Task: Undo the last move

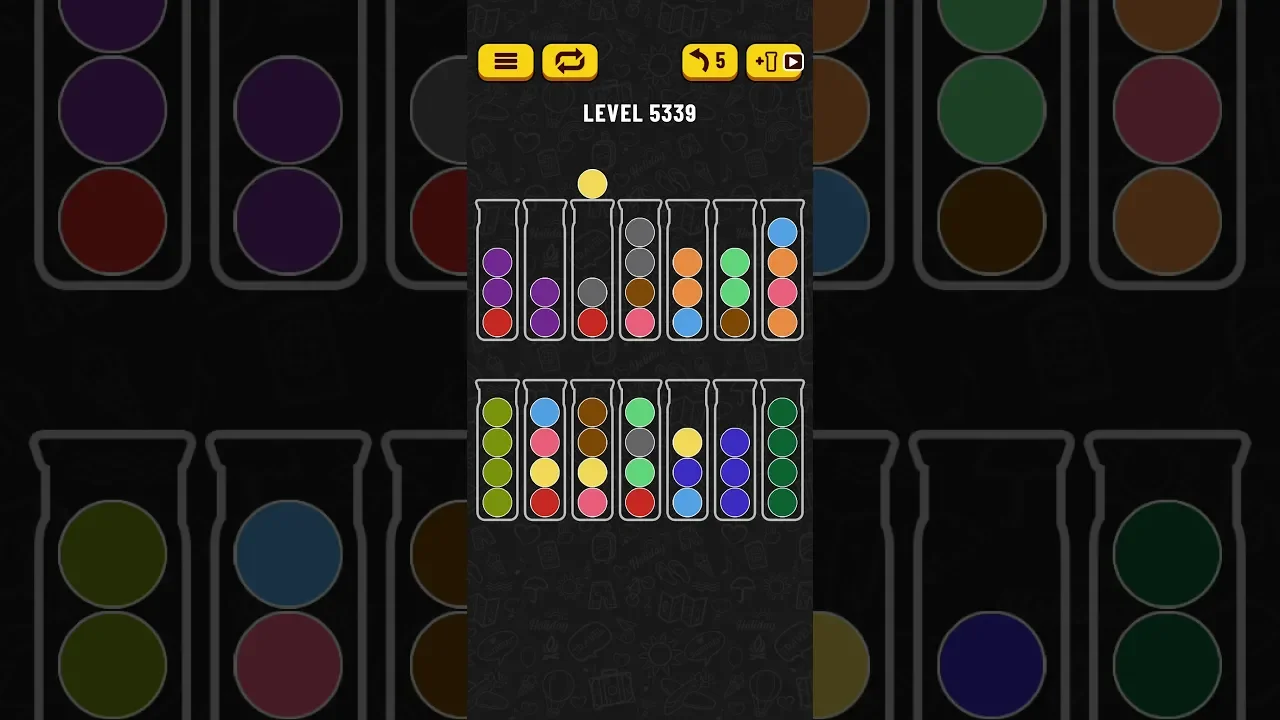Action: (x=709, y=62)
